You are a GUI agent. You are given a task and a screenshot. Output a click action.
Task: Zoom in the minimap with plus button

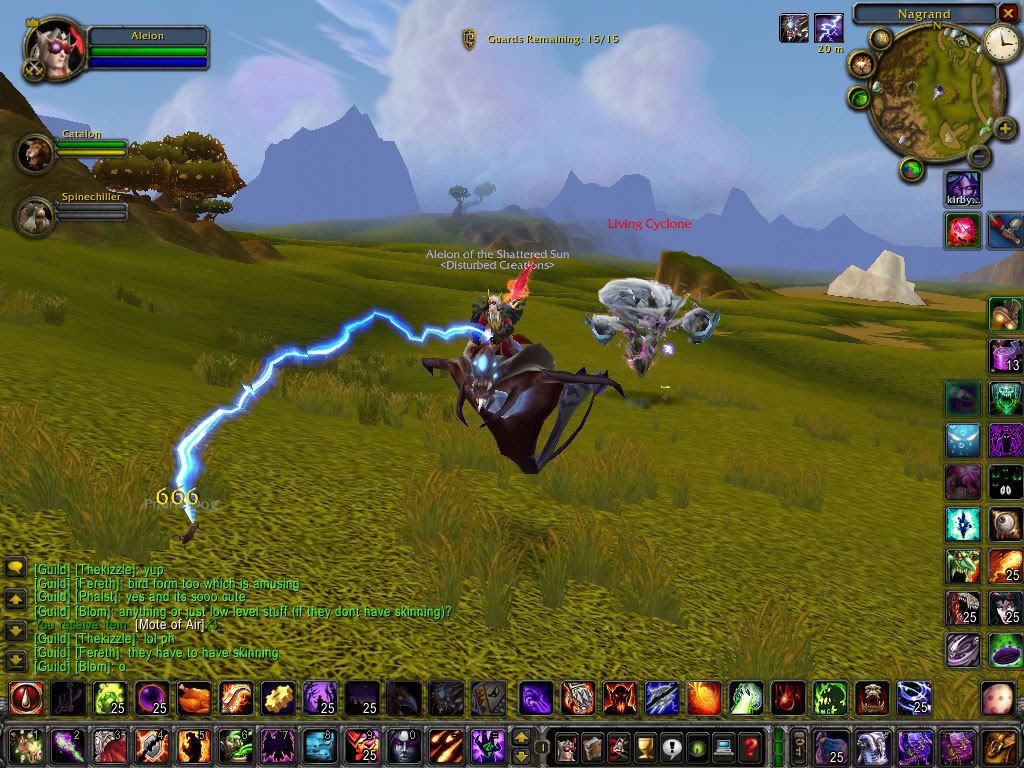[1004, 130]
